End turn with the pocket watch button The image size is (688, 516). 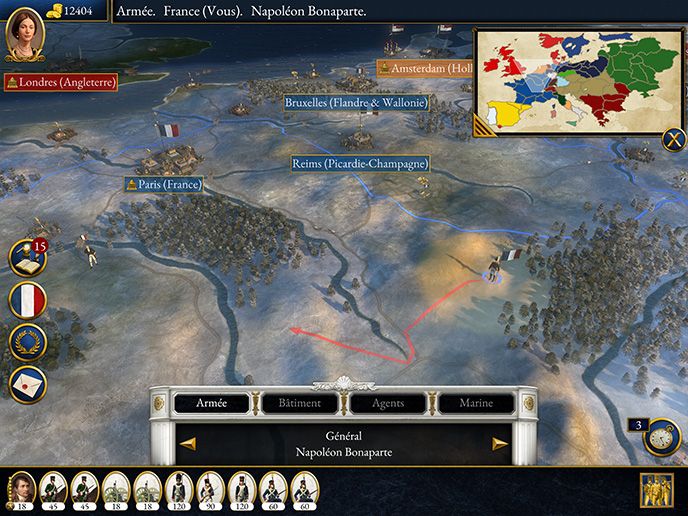click(662, 437)
